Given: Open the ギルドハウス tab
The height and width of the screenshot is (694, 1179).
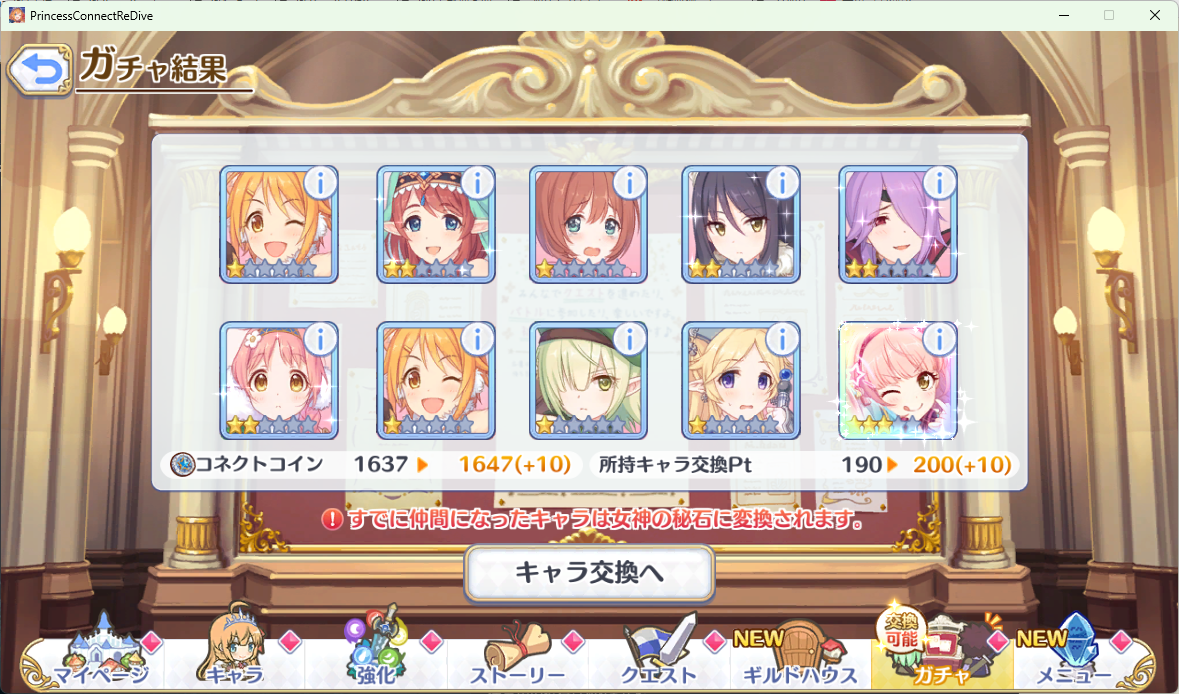Looking at the screenshot, I should pyautogui.click(x=800, y=659).
